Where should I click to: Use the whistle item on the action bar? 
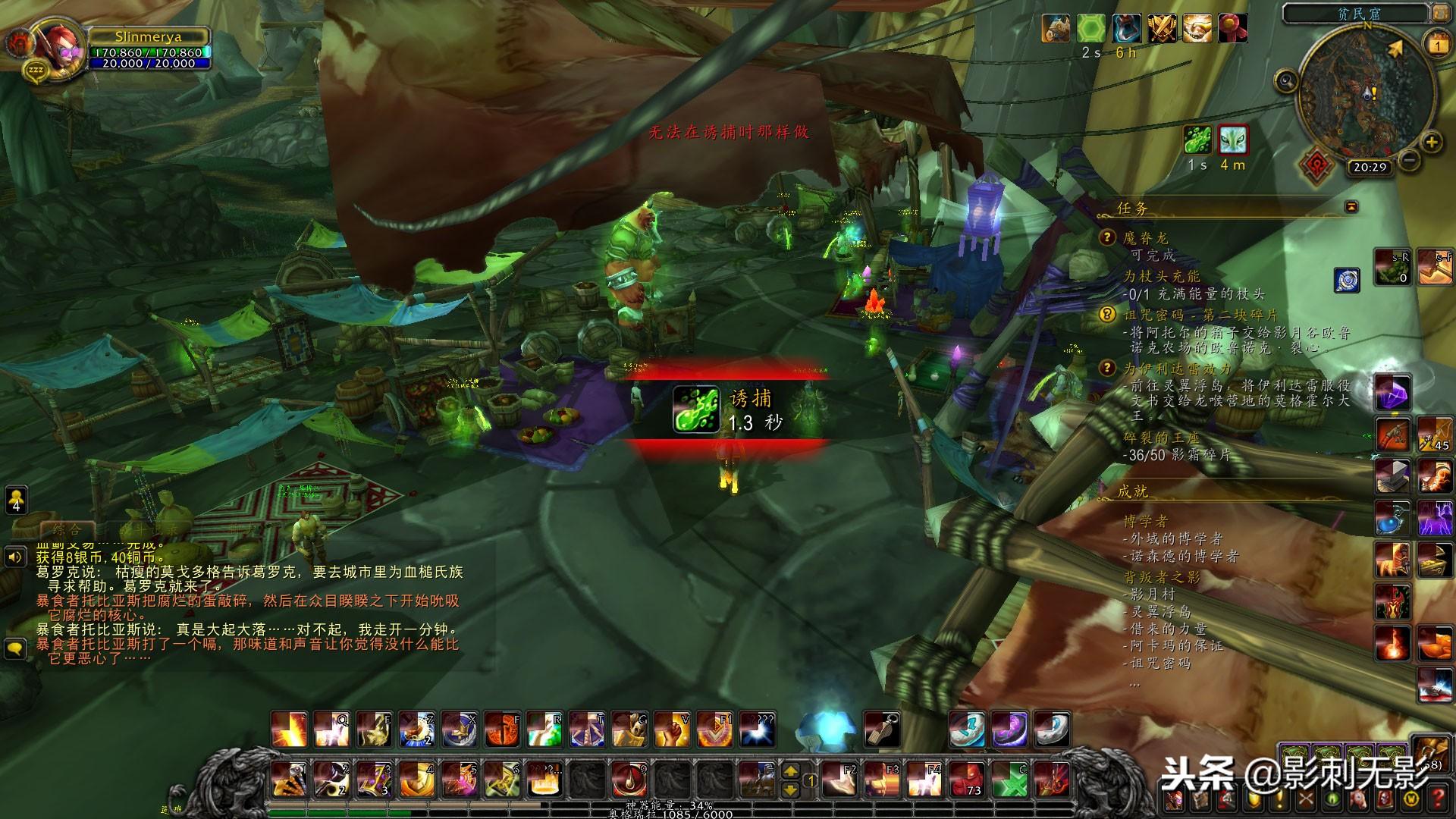(882, 730)
